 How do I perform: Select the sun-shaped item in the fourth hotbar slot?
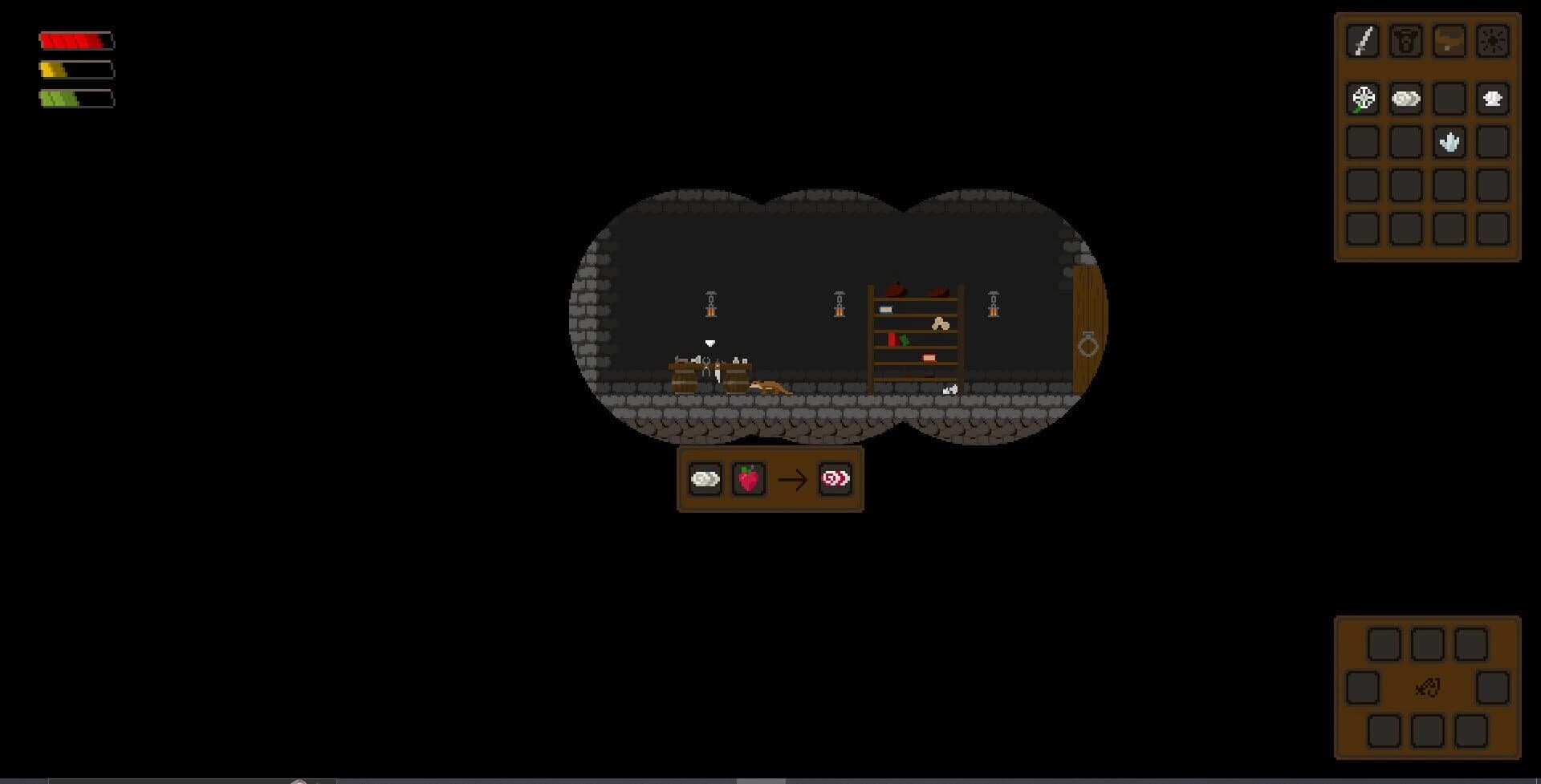[1491, 40]
